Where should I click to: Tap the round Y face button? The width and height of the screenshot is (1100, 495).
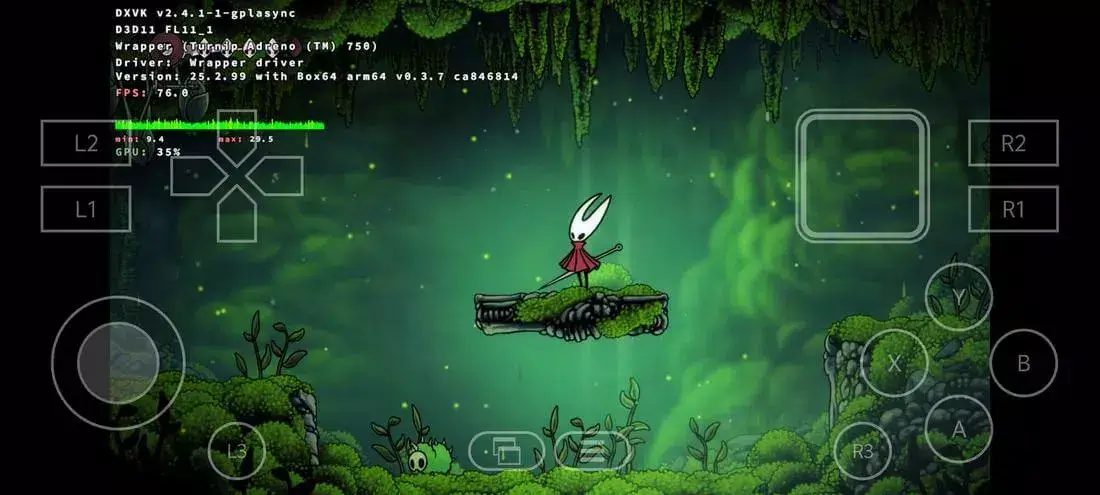[958, 297]
